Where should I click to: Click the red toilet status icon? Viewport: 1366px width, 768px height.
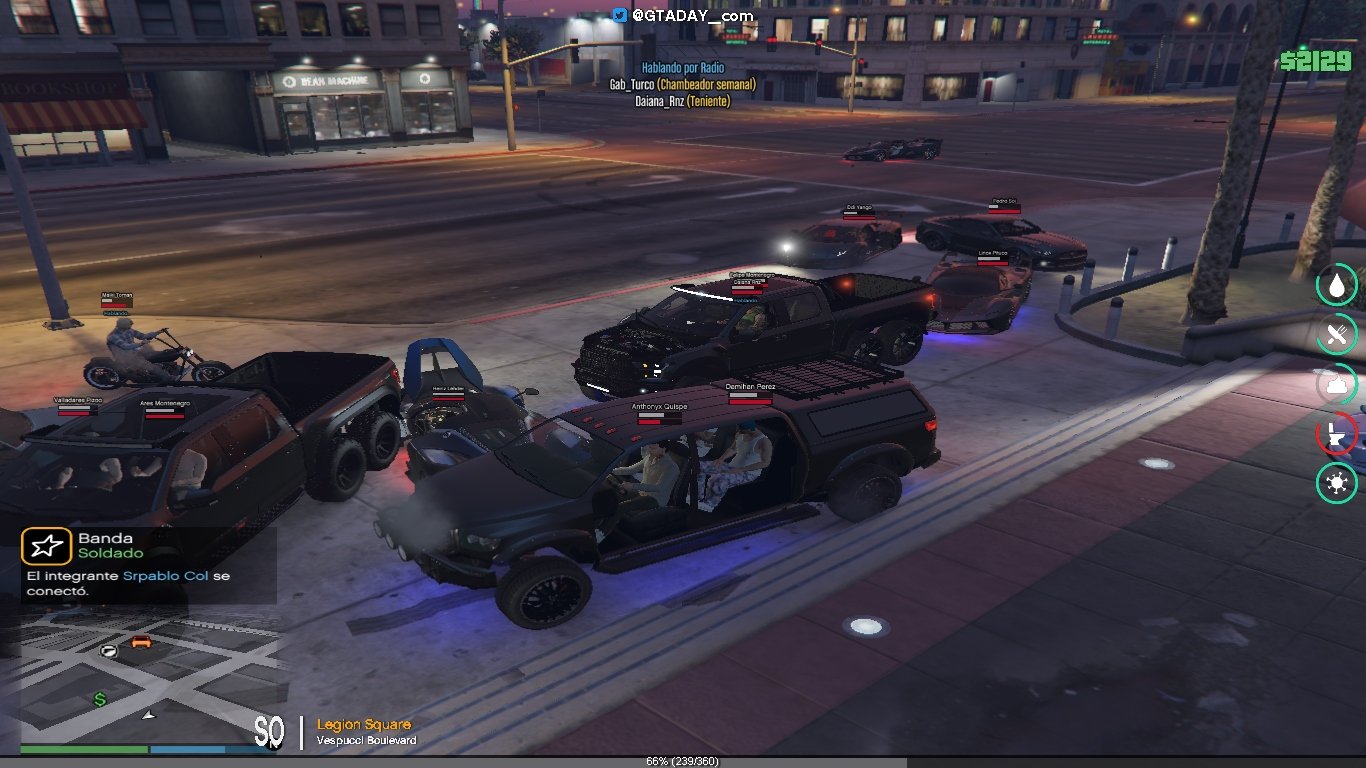(1336, 433)
